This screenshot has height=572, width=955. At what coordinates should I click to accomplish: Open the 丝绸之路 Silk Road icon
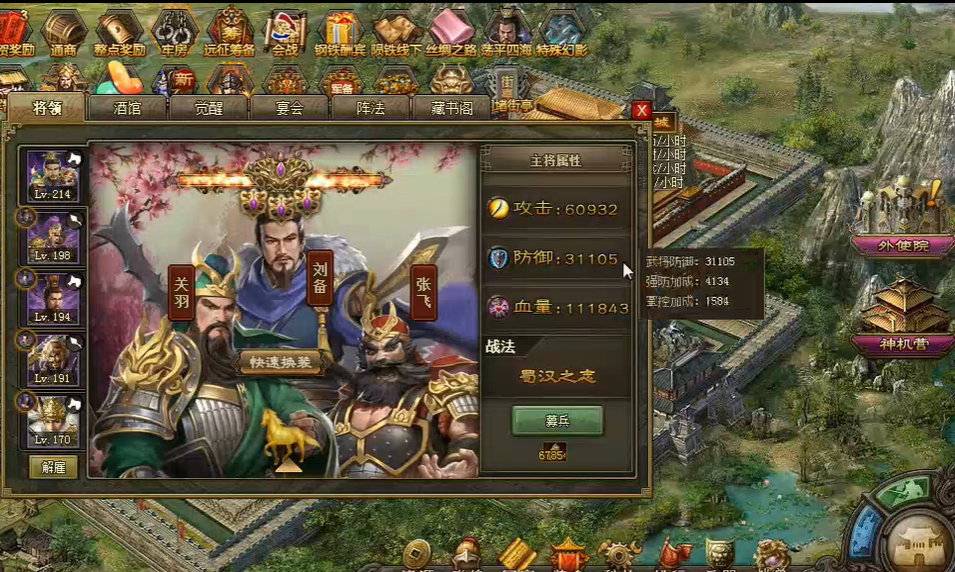(x=451, y=32)
